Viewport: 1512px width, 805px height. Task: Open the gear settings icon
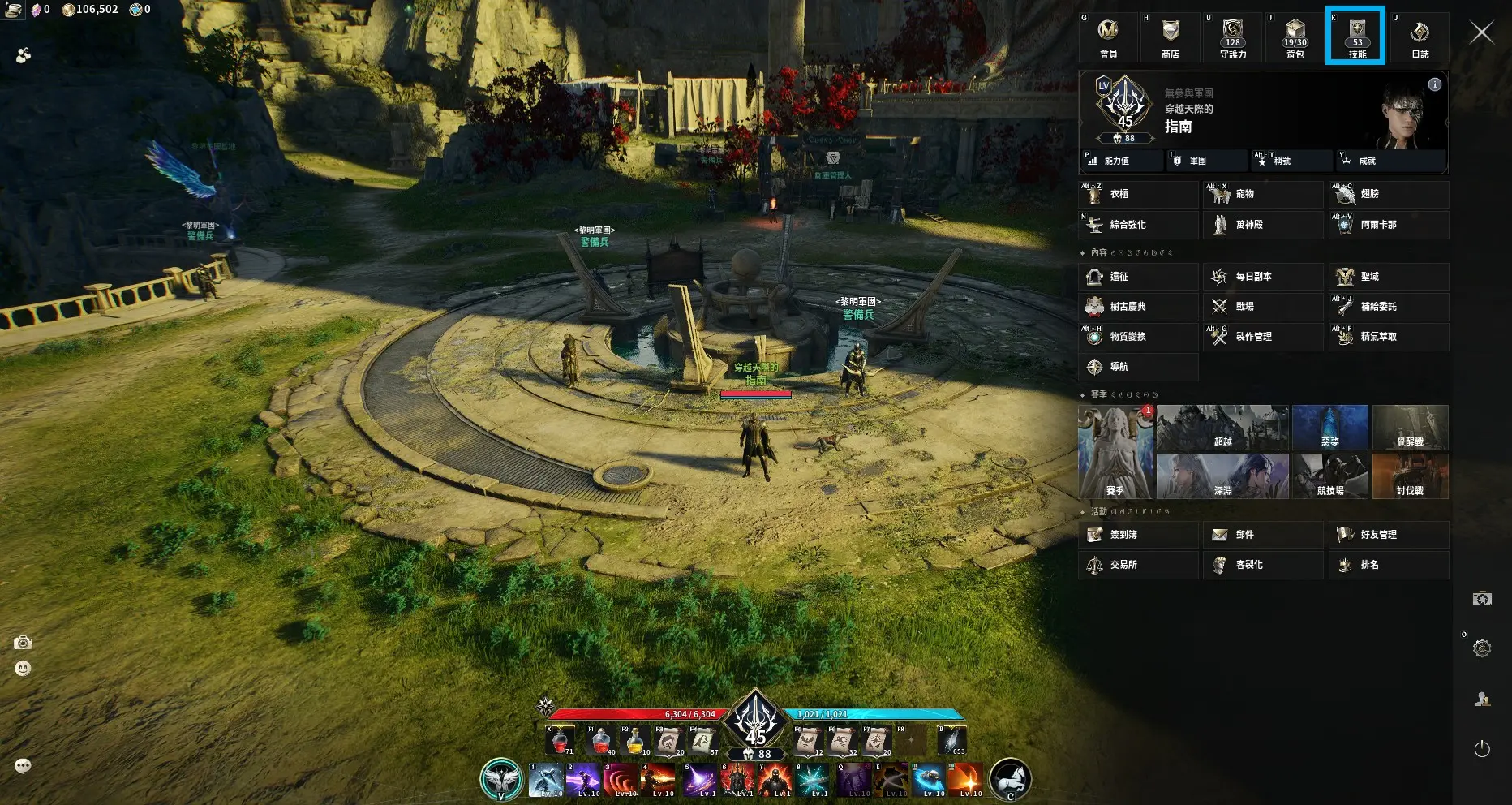point(1482,648)
